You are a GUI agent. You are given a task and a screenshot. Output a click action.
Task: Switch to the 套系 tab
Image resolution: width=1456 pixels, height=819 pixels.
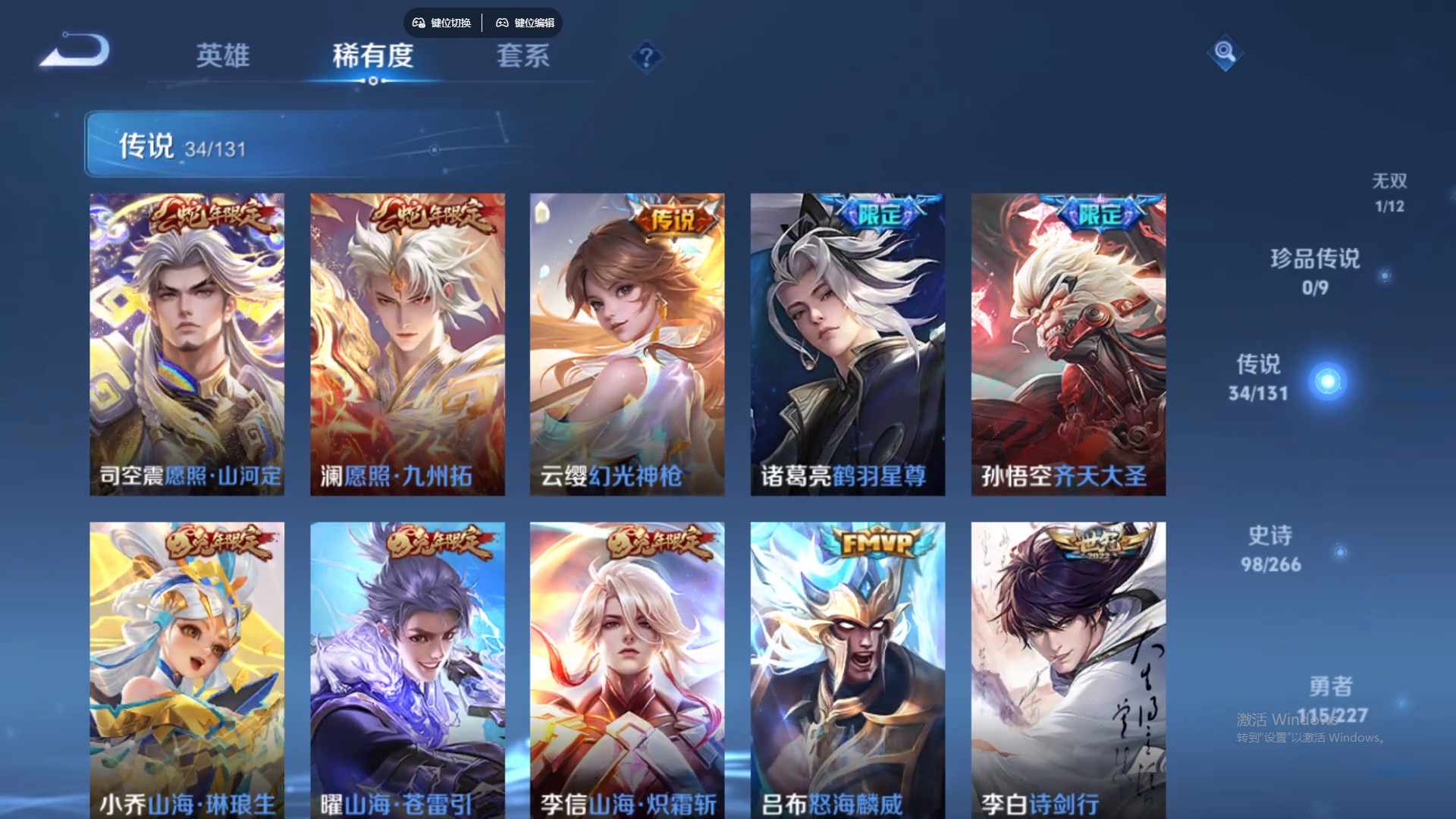pyautogui.click(x=522, y=57)
